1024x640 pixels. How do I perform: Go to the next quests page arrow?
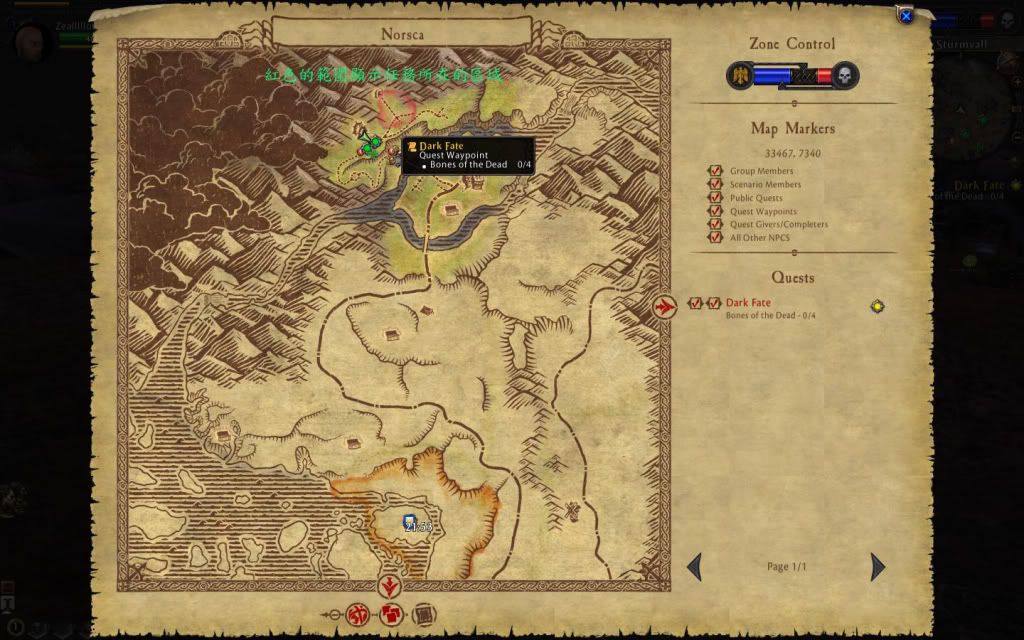click(x=877, y=567)
